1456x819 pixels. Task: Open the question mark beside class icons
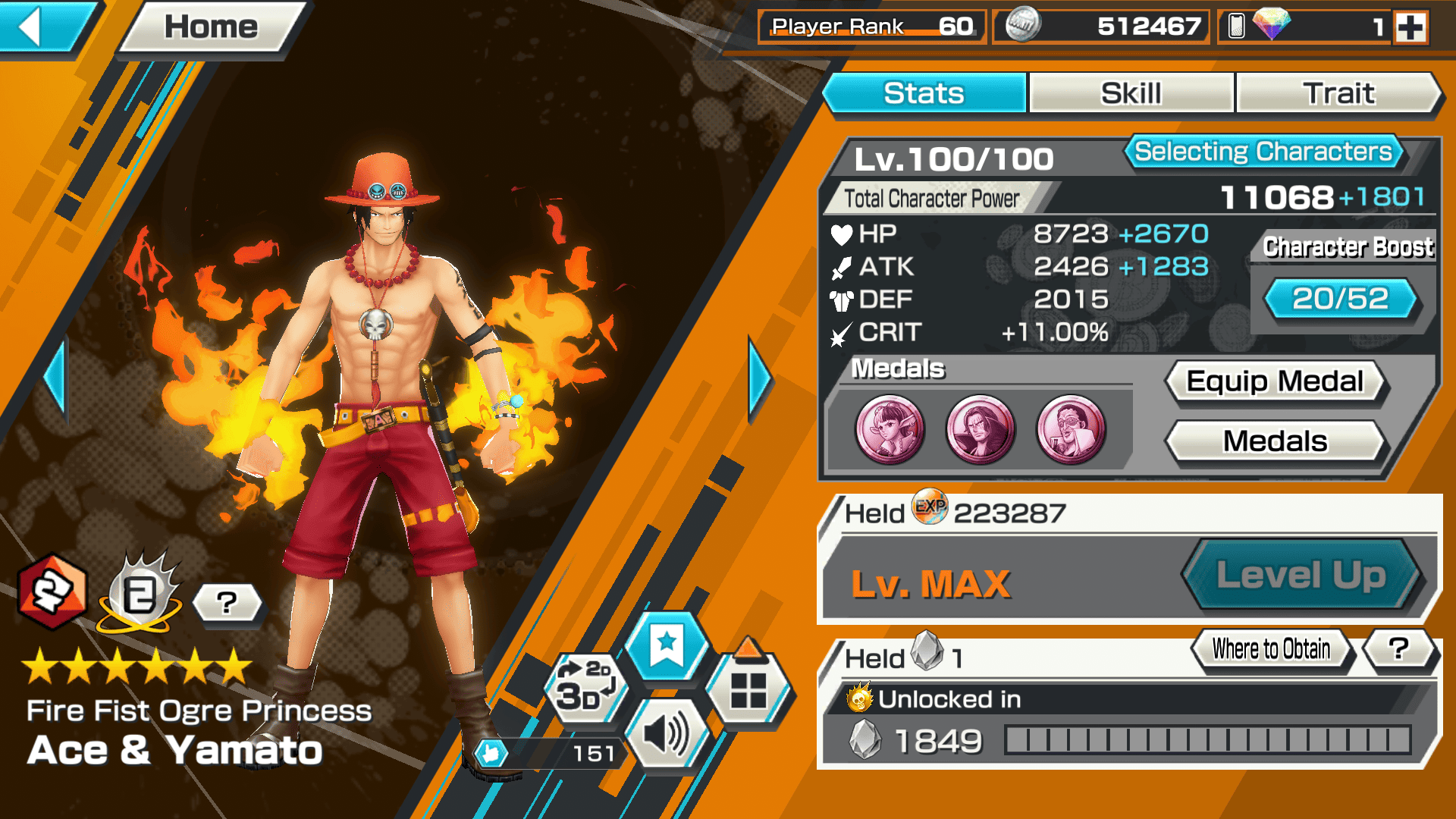pos(227,604)
